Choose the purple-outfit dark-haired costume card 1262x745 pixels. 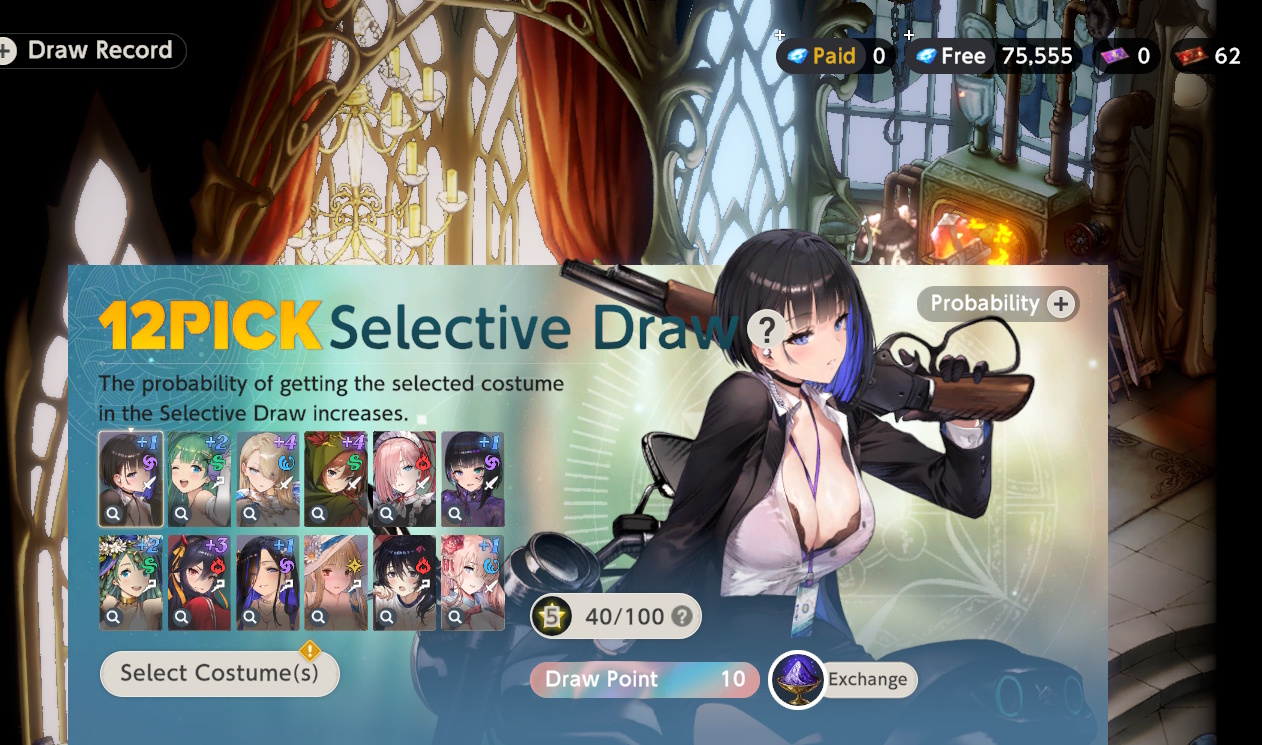(472, 478)
